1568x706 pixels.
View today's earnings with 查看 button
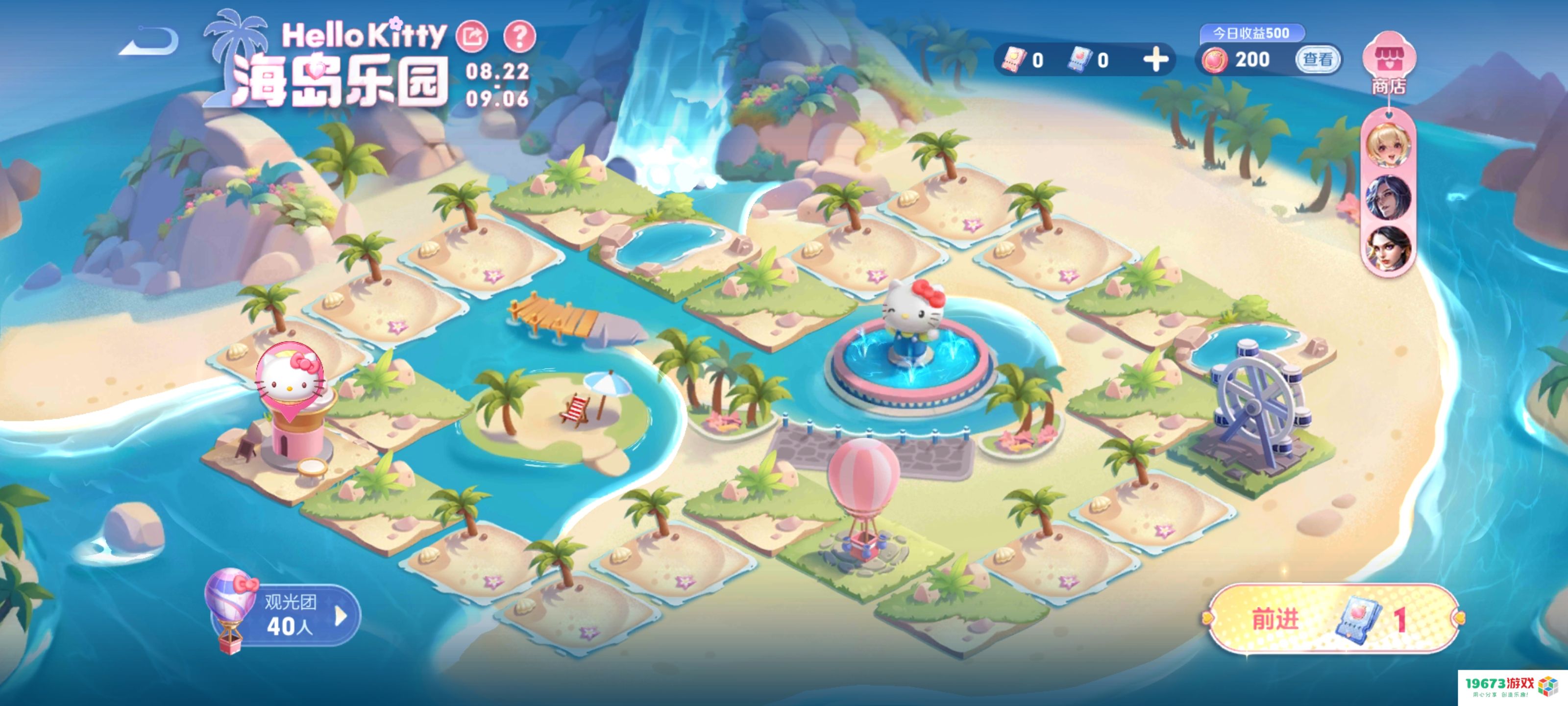pyautogui.click(x=1317, y=60)
